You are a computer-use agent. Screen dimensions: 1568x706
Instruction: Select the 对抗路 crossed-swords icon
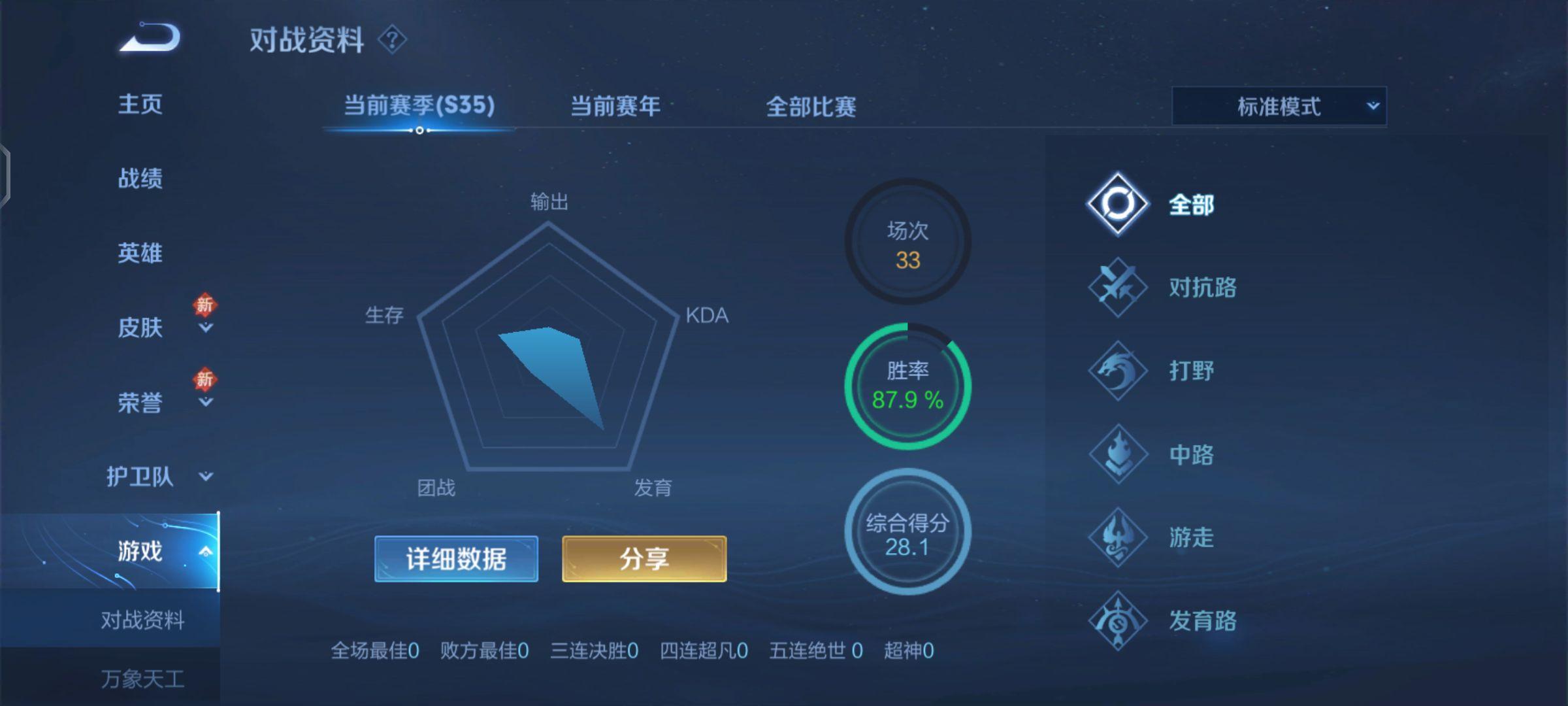(1116, 286)
